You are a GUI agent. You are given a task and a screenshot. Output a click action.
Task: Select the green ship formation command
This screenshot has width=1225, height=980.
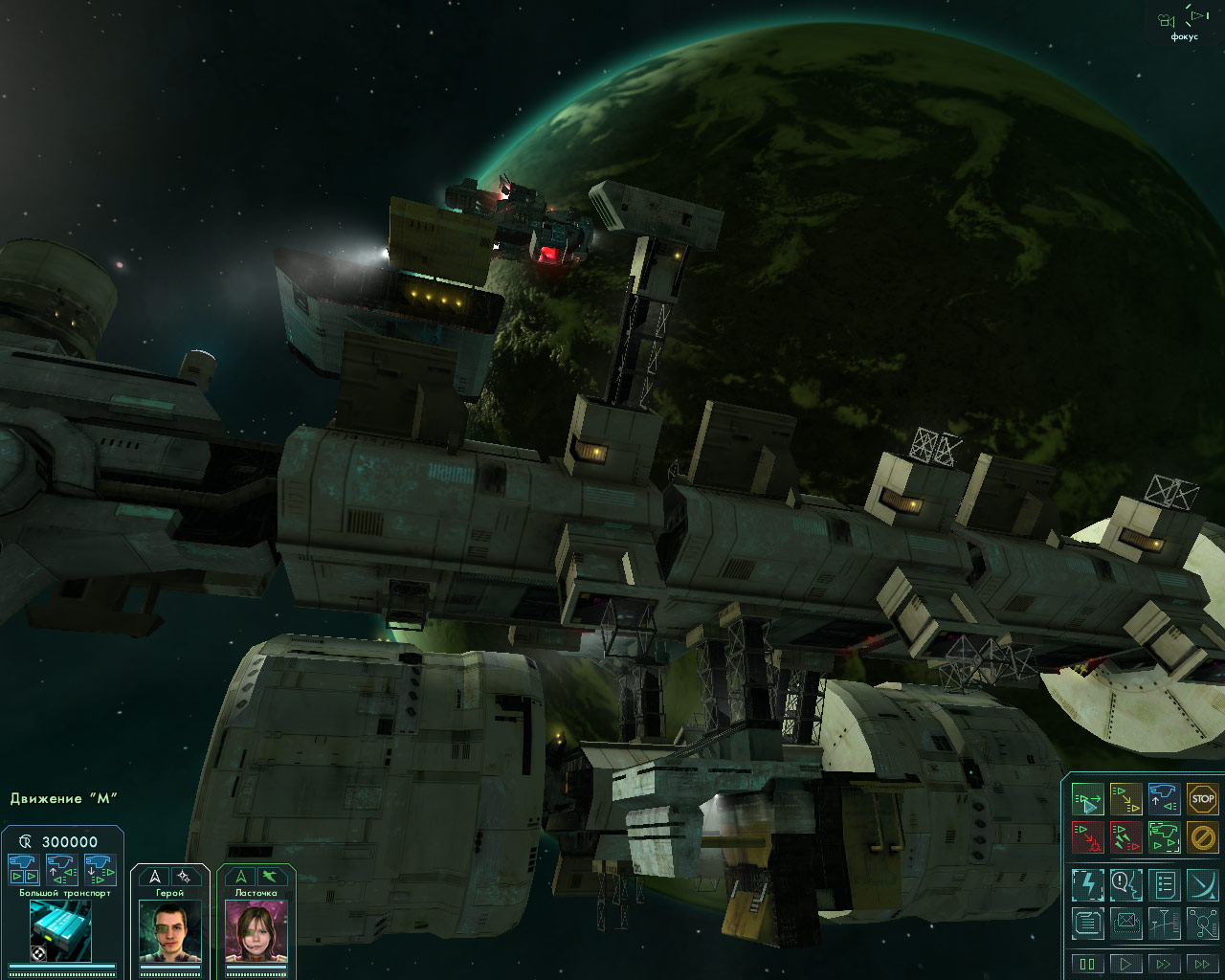(x=1164, y=837)
